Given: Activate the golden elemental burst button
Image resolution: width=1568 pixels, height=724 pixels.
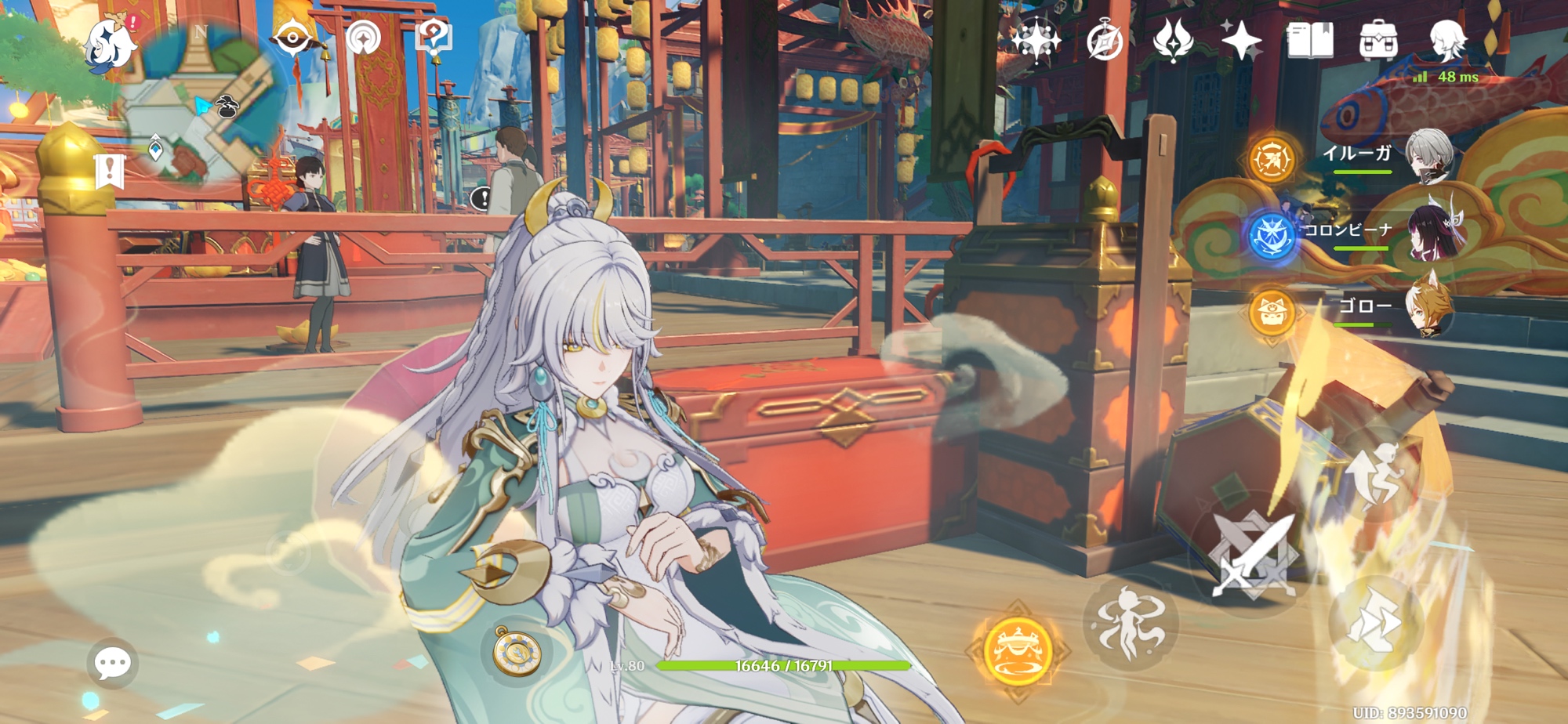Looking at the screenshot, I should 1017,649.
